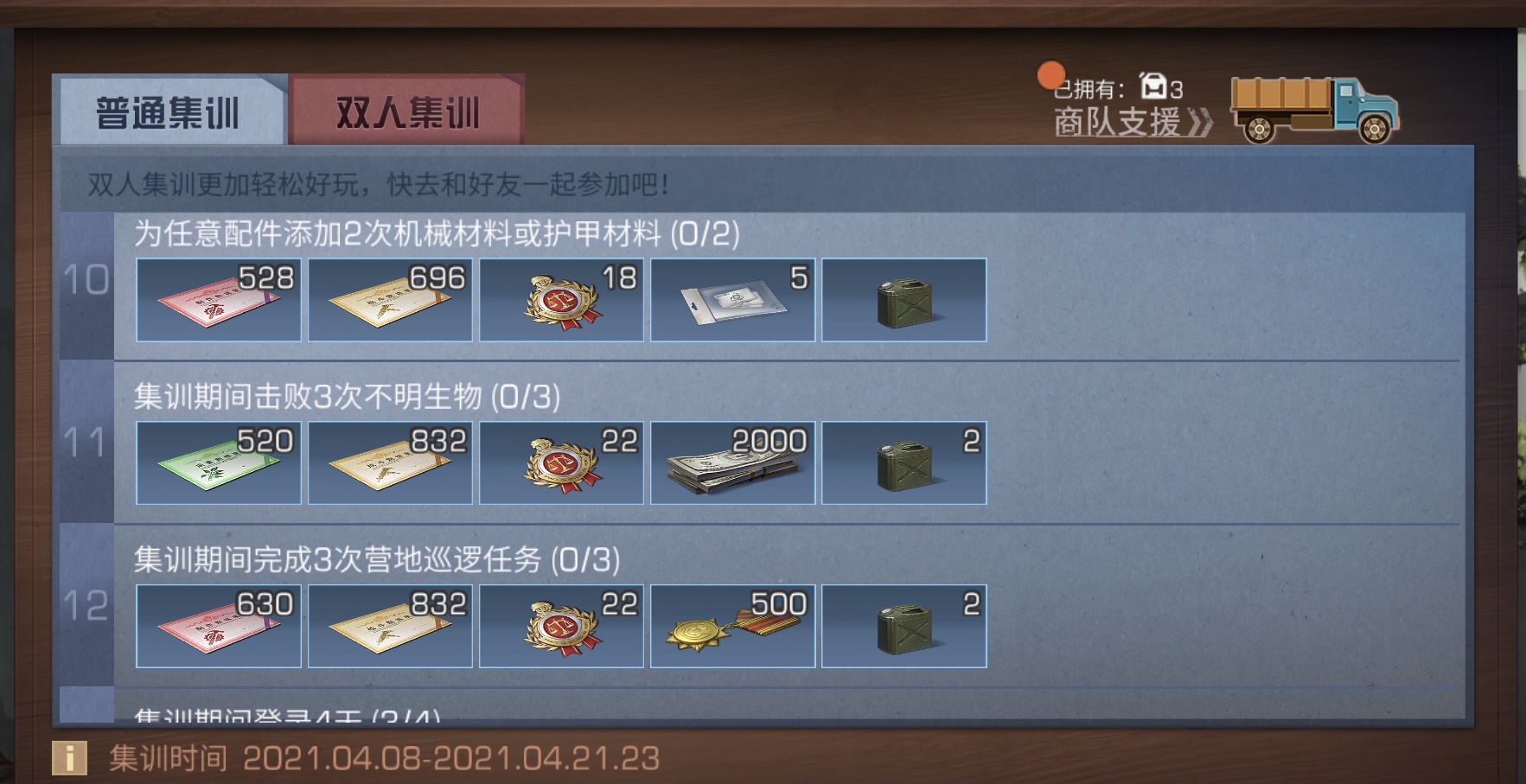Click the 500 gold badge reward icon

(x=733, y=626)
